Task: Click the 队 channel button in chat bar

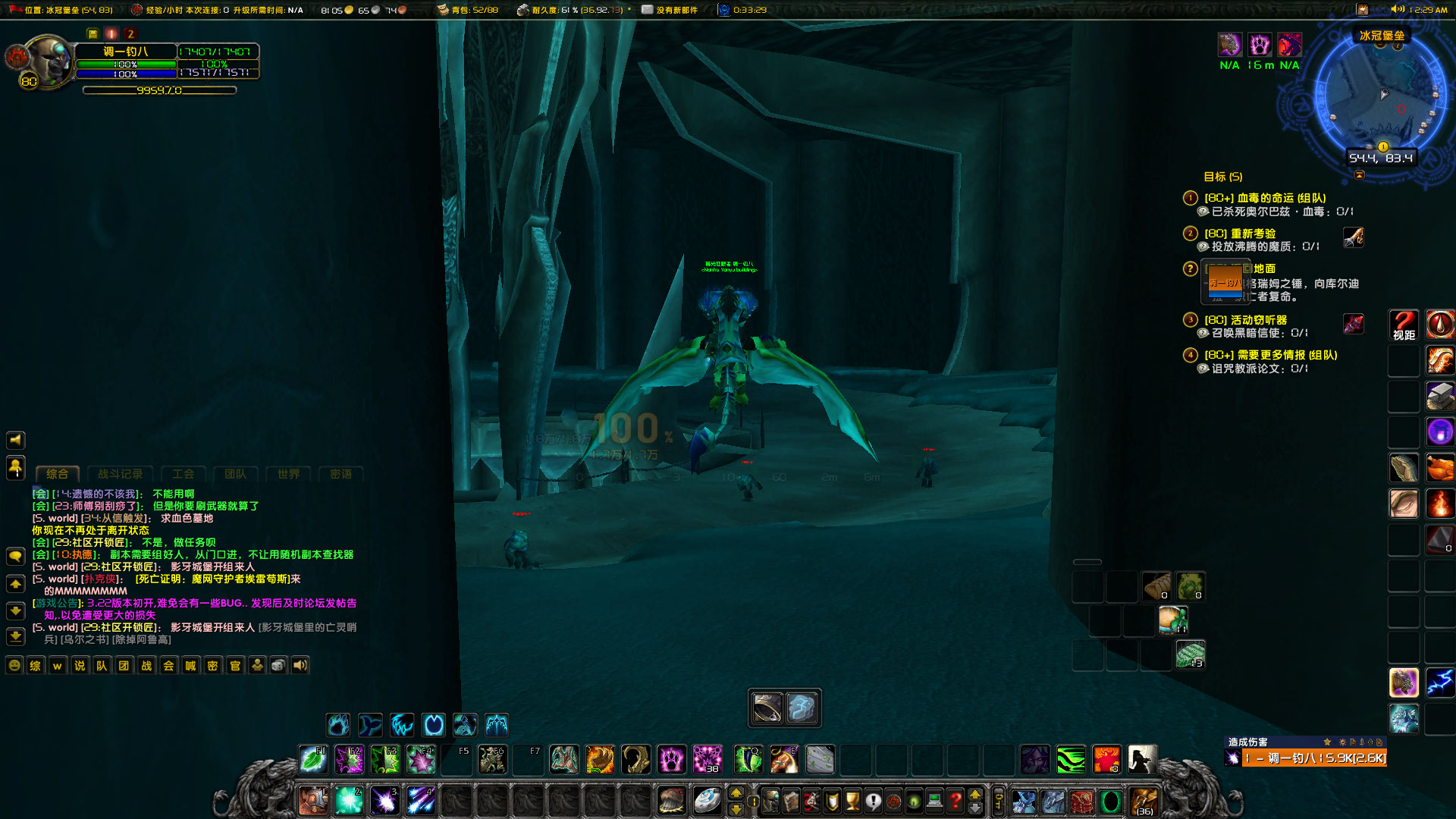Action: 101,665
